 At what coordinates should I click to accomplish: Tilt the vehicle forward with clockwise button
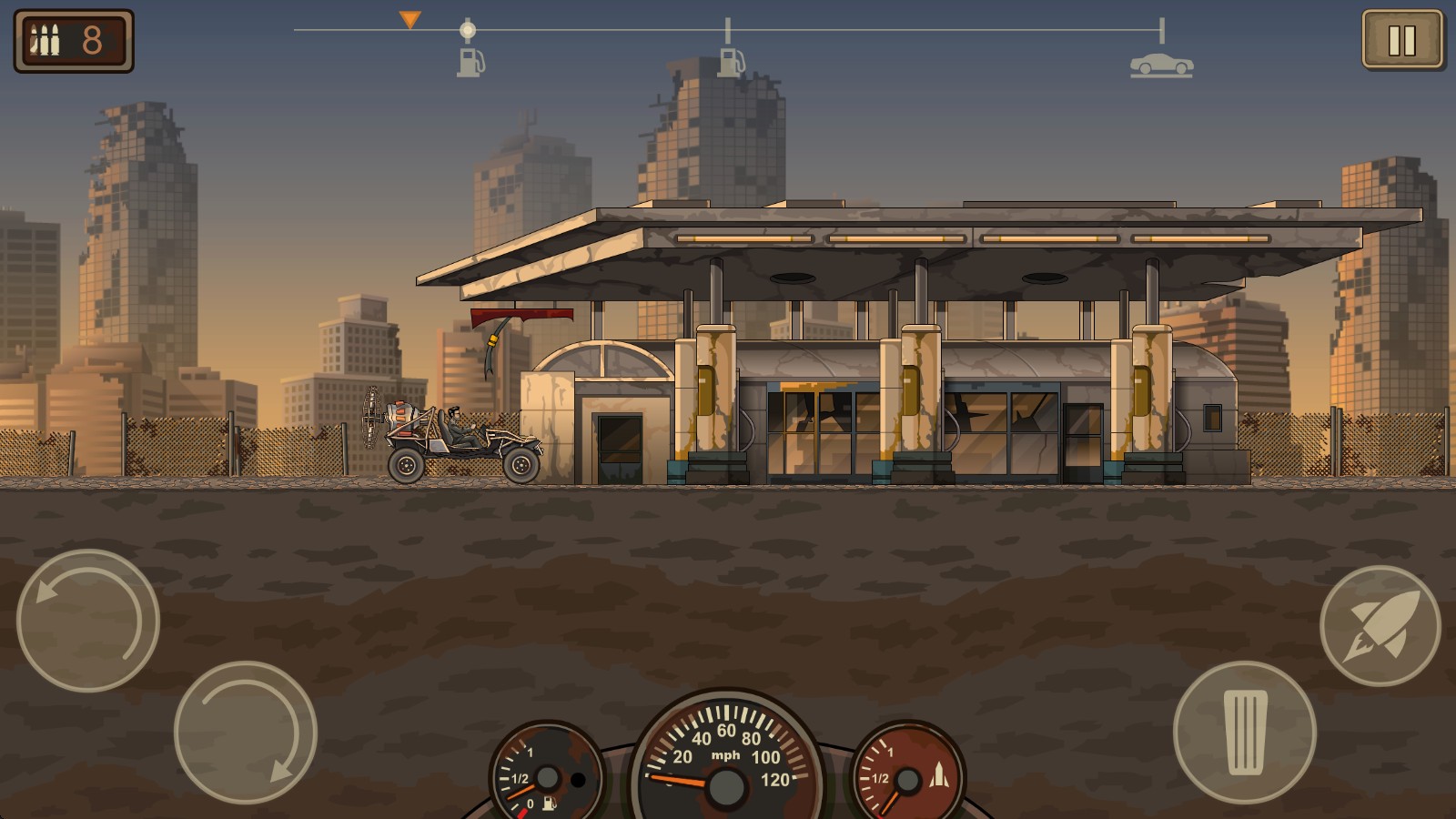click(245, 733)
